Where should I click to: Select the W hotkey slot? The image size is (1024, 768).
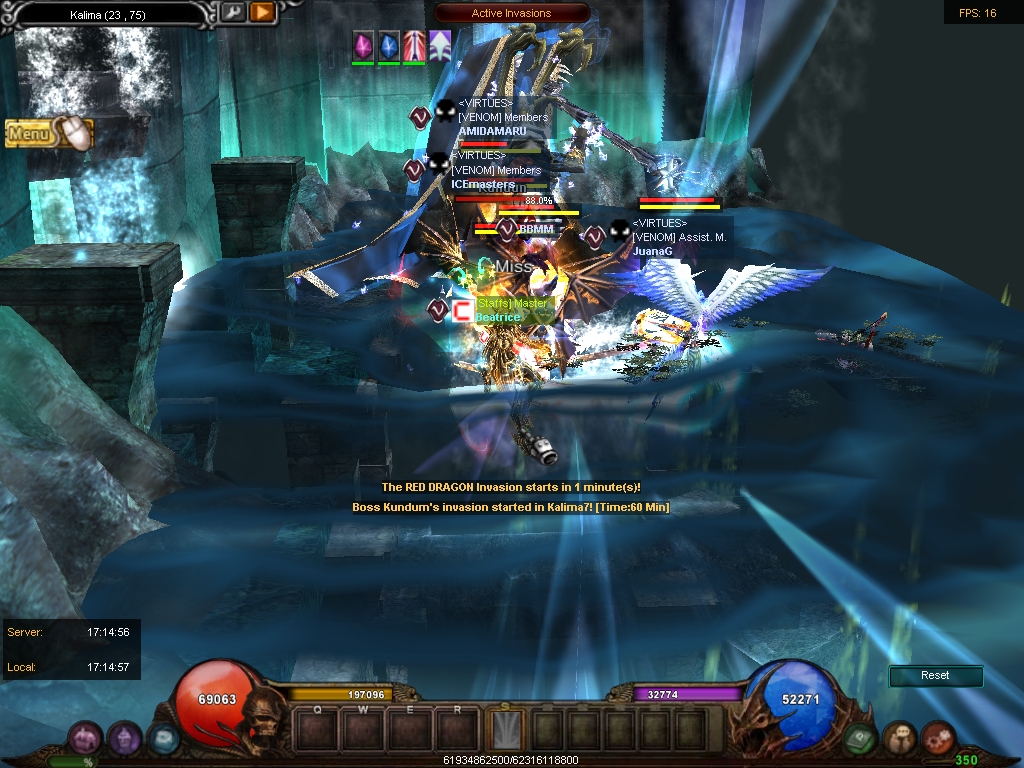[364, 729]
